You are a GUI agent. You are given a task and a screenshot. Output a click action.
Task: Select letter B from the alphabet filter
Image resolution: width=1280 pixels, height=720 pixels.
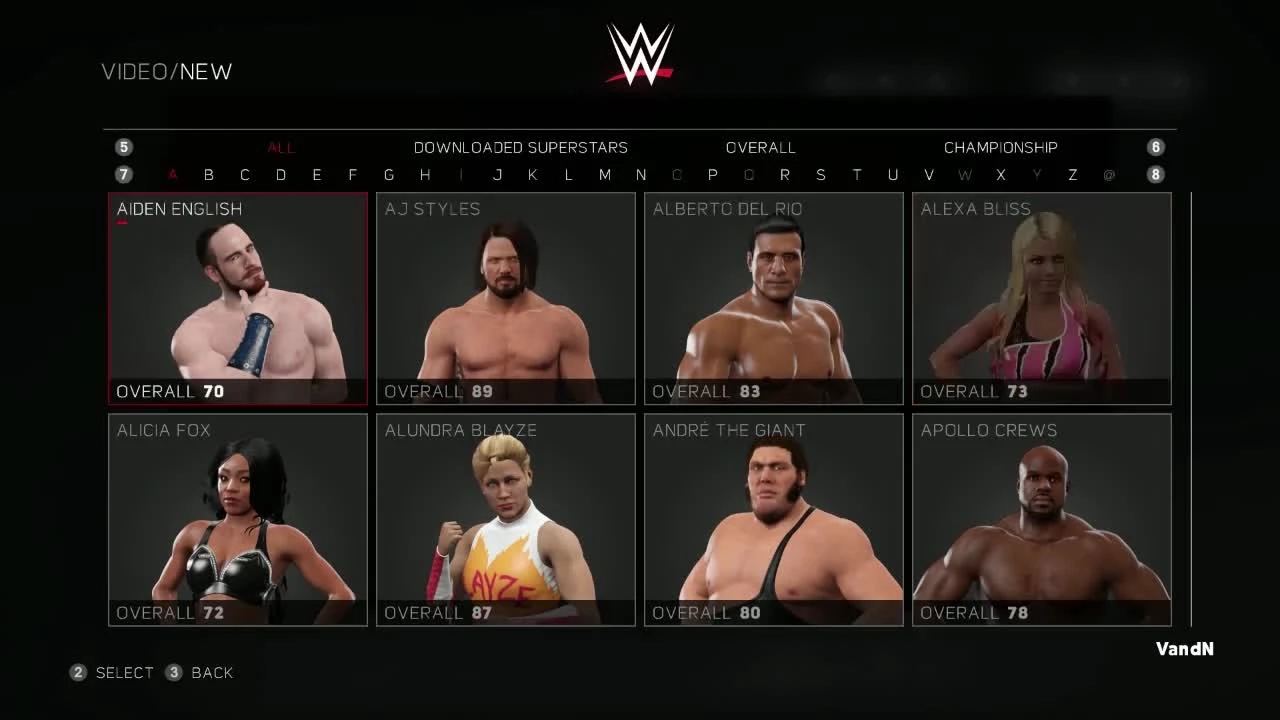click(209, 174)
